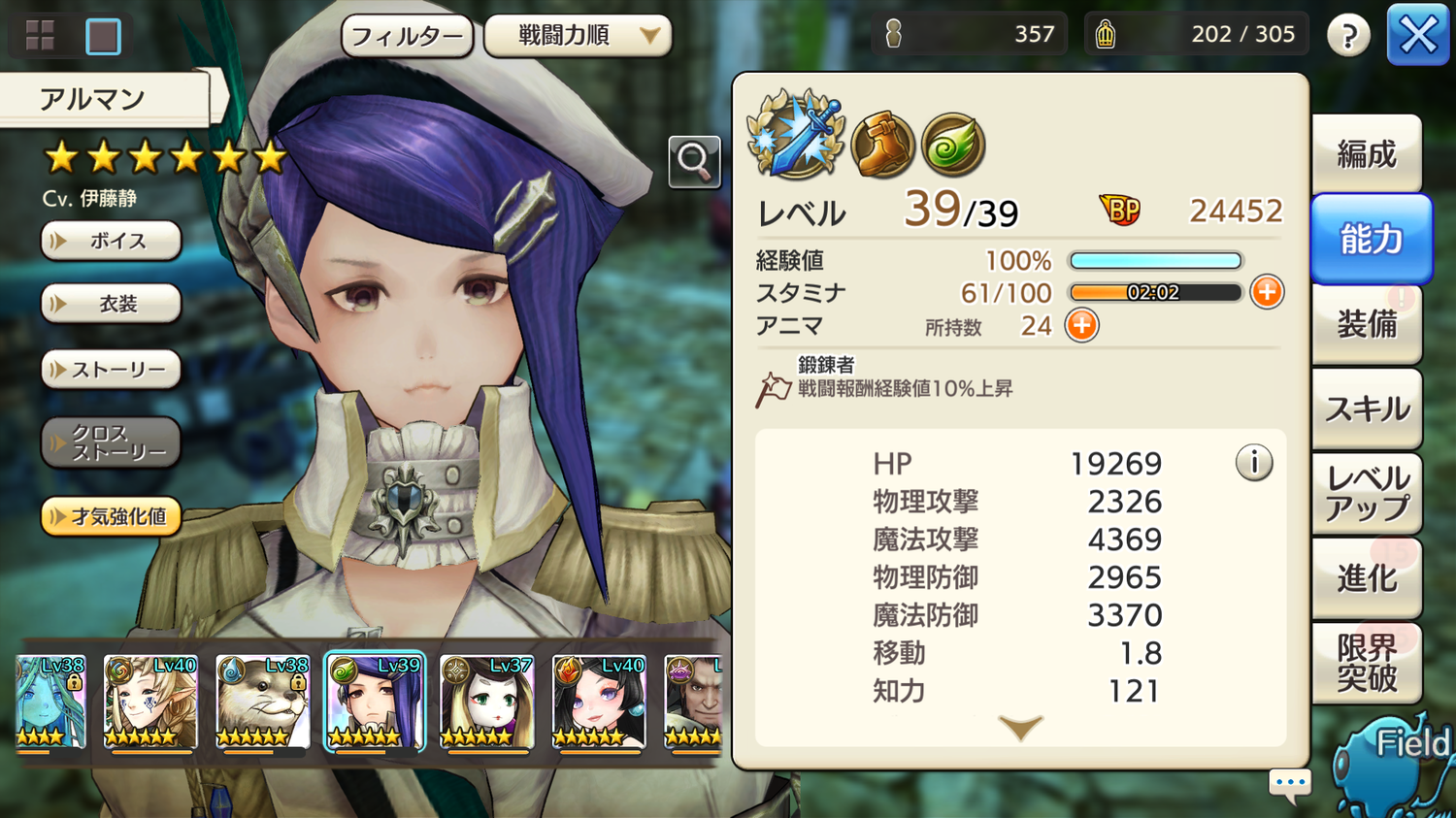Open the question mark help button
The image size is (1456, 818).
pyautogui.click(x=1348, y=37)
